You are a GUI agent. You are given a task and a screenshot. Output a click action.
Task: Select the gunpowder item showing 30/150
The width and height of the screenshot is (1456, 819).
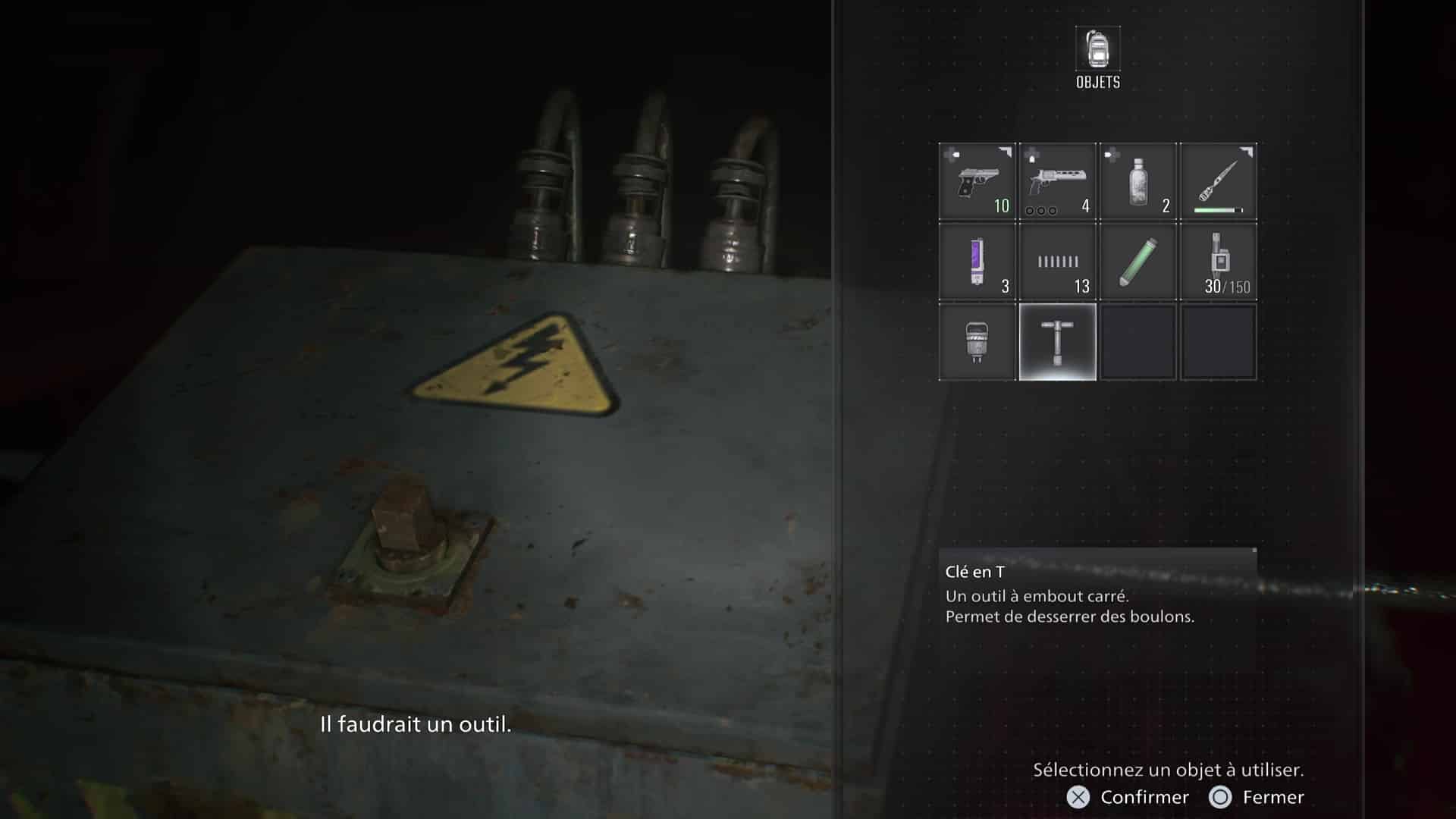[1219, 262]
